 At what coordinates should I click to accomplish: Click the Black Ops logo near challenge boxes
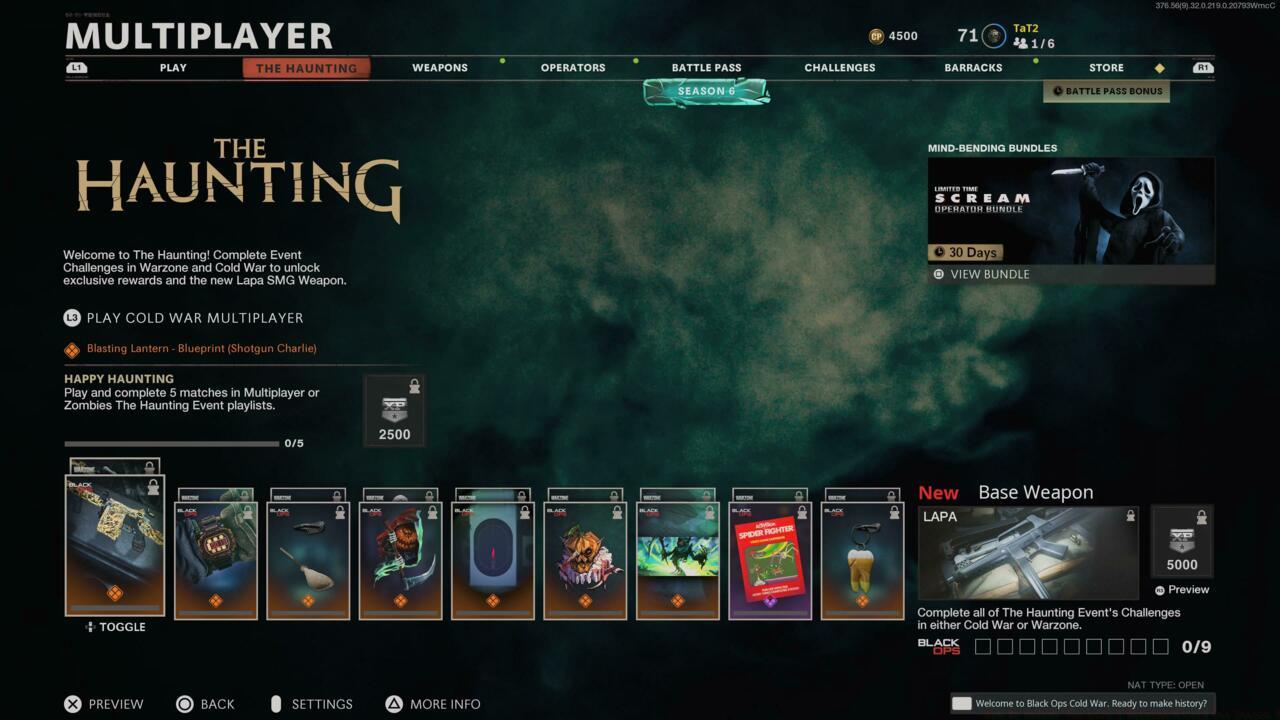pyautogui.click(x=938, y=646)
